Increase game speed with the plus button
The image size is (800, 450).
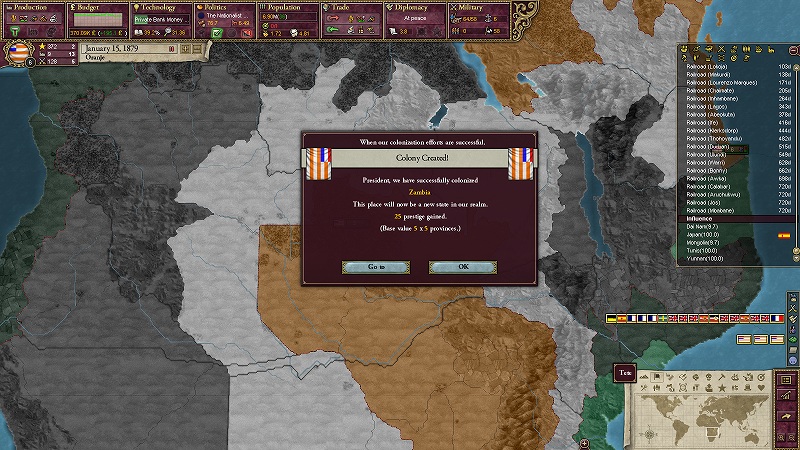coord(184,48)
